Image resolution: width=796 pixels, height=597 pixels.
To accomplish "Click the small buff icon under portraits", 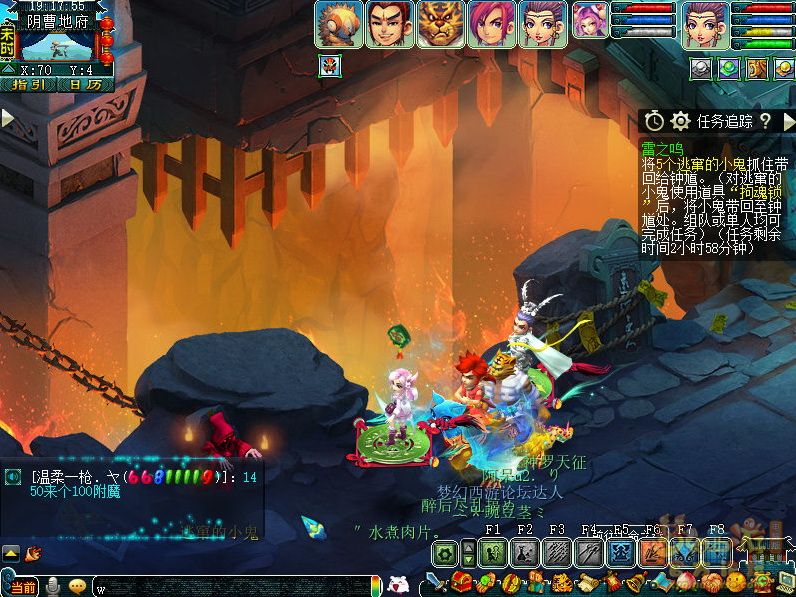I will pyautogui.click(x=329, y=67).
